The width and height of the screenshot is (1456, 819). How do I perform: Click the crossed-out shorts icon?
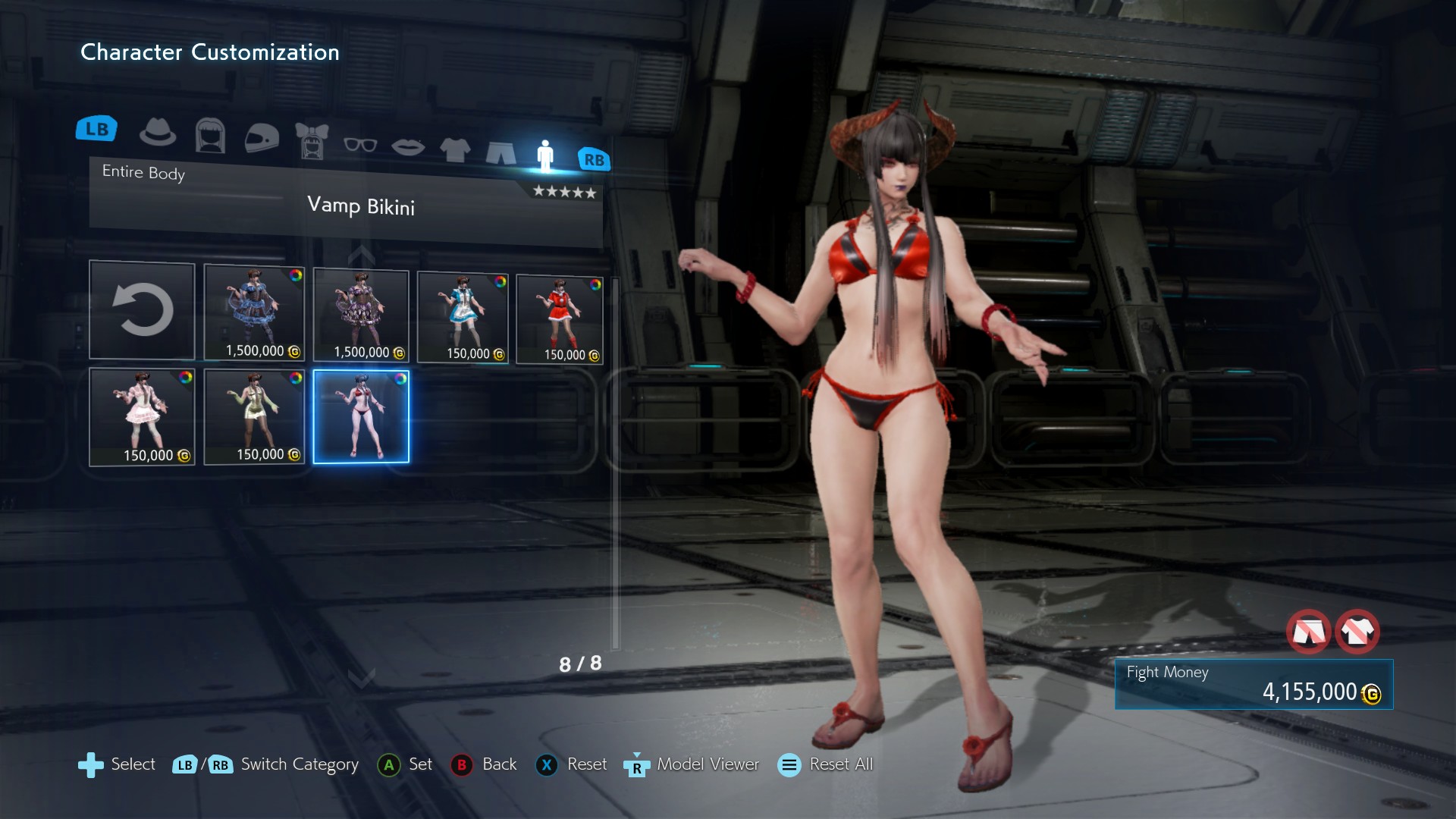click(x=1308, y=631)
